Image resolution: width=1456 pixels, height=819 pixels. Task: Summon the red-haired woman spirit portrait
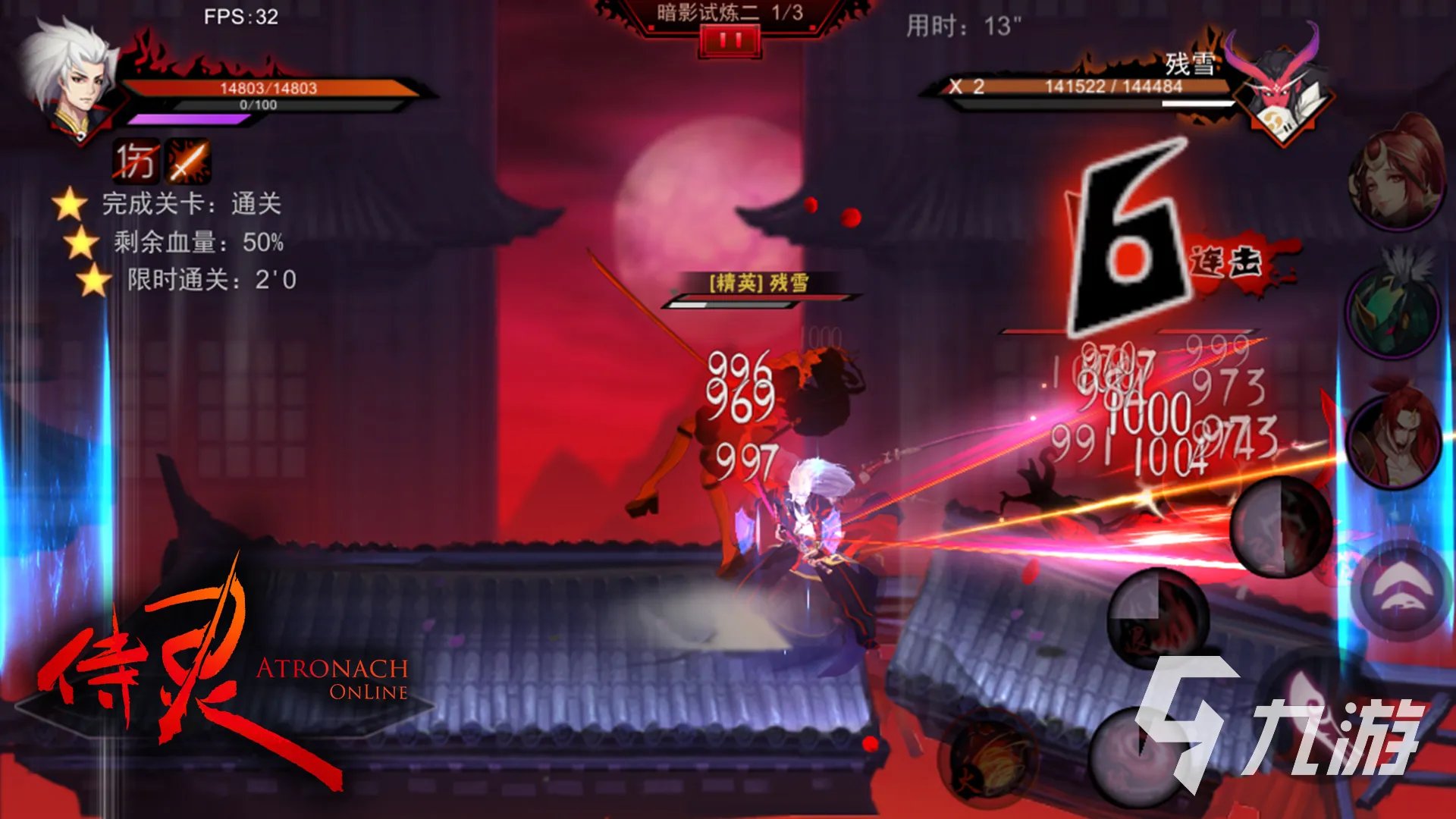tap(1396, 177)
